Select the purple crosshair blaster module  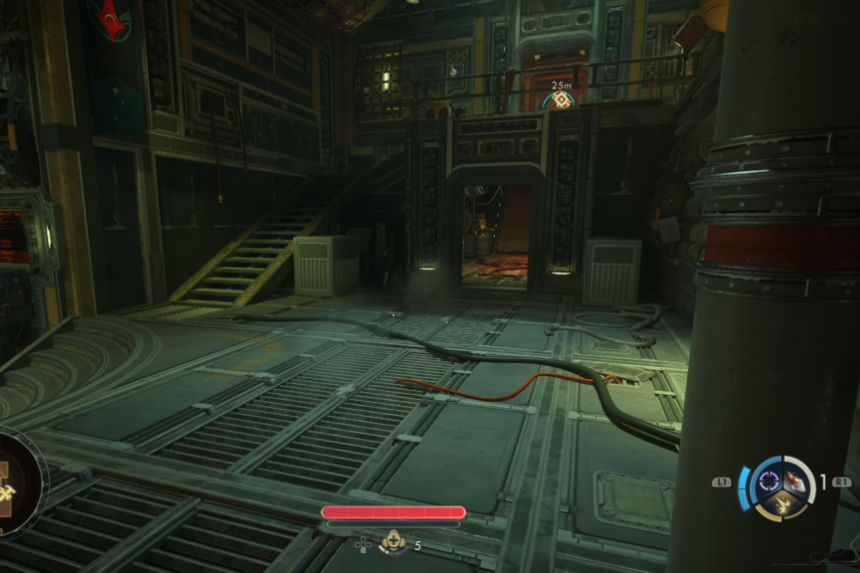pos(768,480)
